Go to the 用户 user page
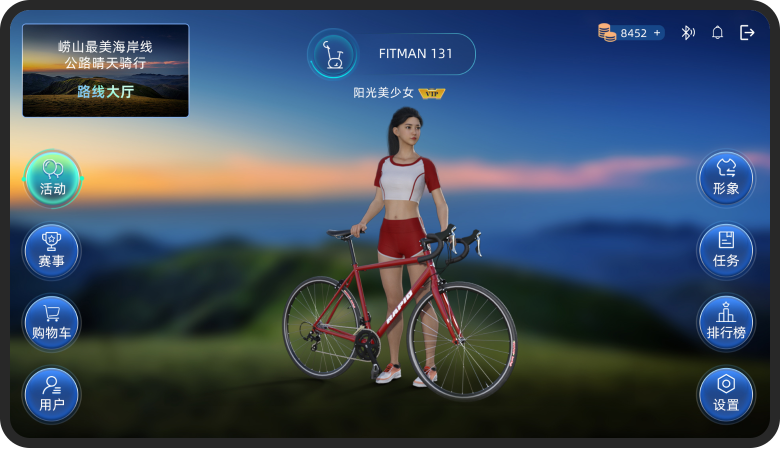Viewport: 780px width, 460px height. 52,394
